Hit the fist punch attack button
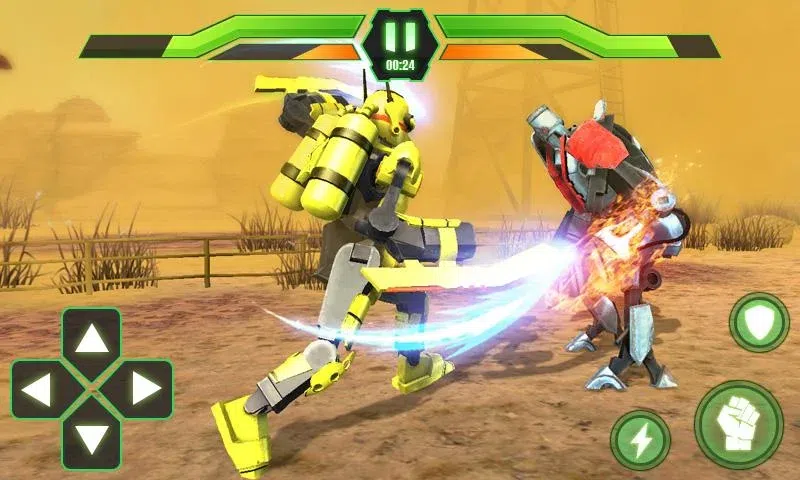The height and width of the screenshot is (480, 800). (x=738, y=424)
